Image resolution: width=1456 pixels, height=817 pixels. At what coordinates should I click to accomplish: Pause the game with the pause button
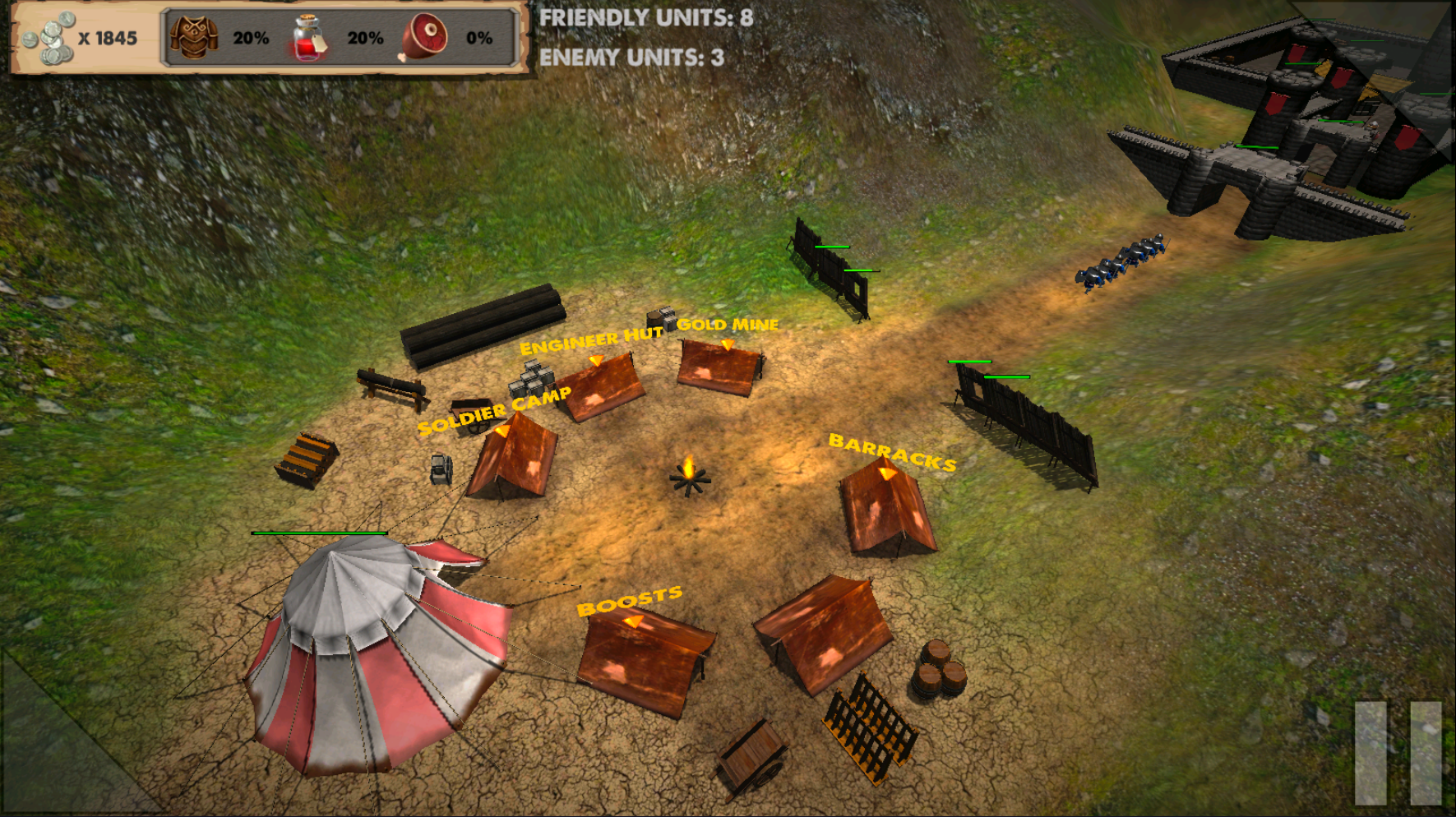point(1398,752)
